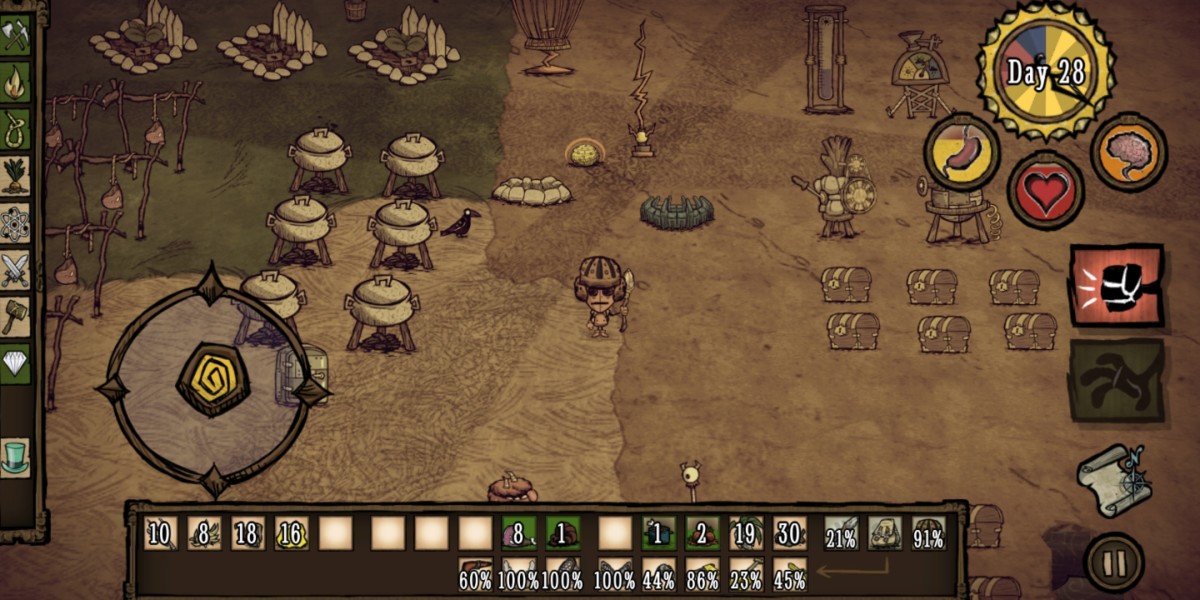Select the inventory stack of 30
This screenshot has height=600, width=1200.
coord(789,533)
